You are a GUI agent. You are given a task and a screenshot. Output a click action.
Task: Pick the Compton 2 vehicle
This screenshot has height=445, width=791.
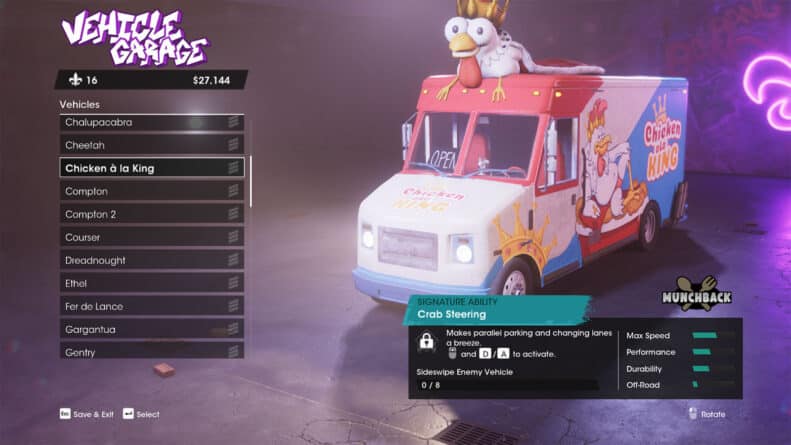coord(151,214)
